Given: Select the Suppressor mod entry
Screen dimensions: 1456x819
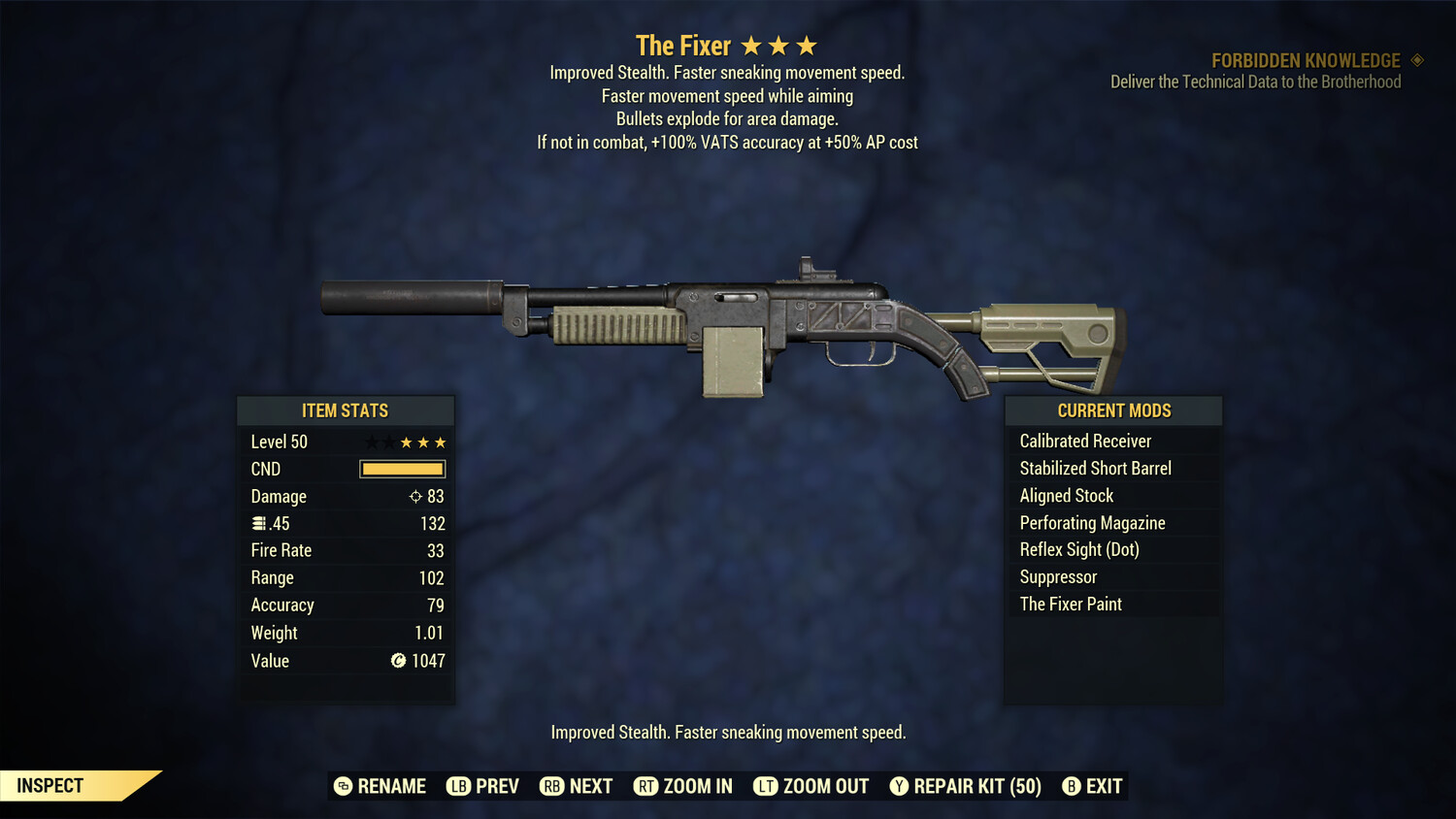Looking at the screenshot, I should click(1058, 576).
